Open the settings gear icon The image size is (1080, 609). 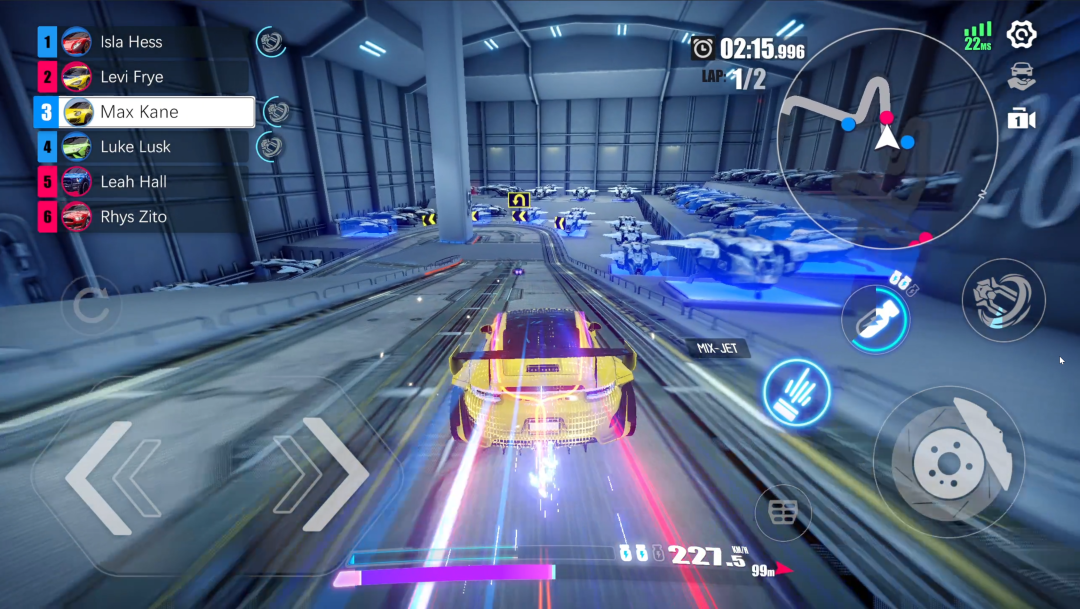pyautogui.click(x=1021, y=35)
